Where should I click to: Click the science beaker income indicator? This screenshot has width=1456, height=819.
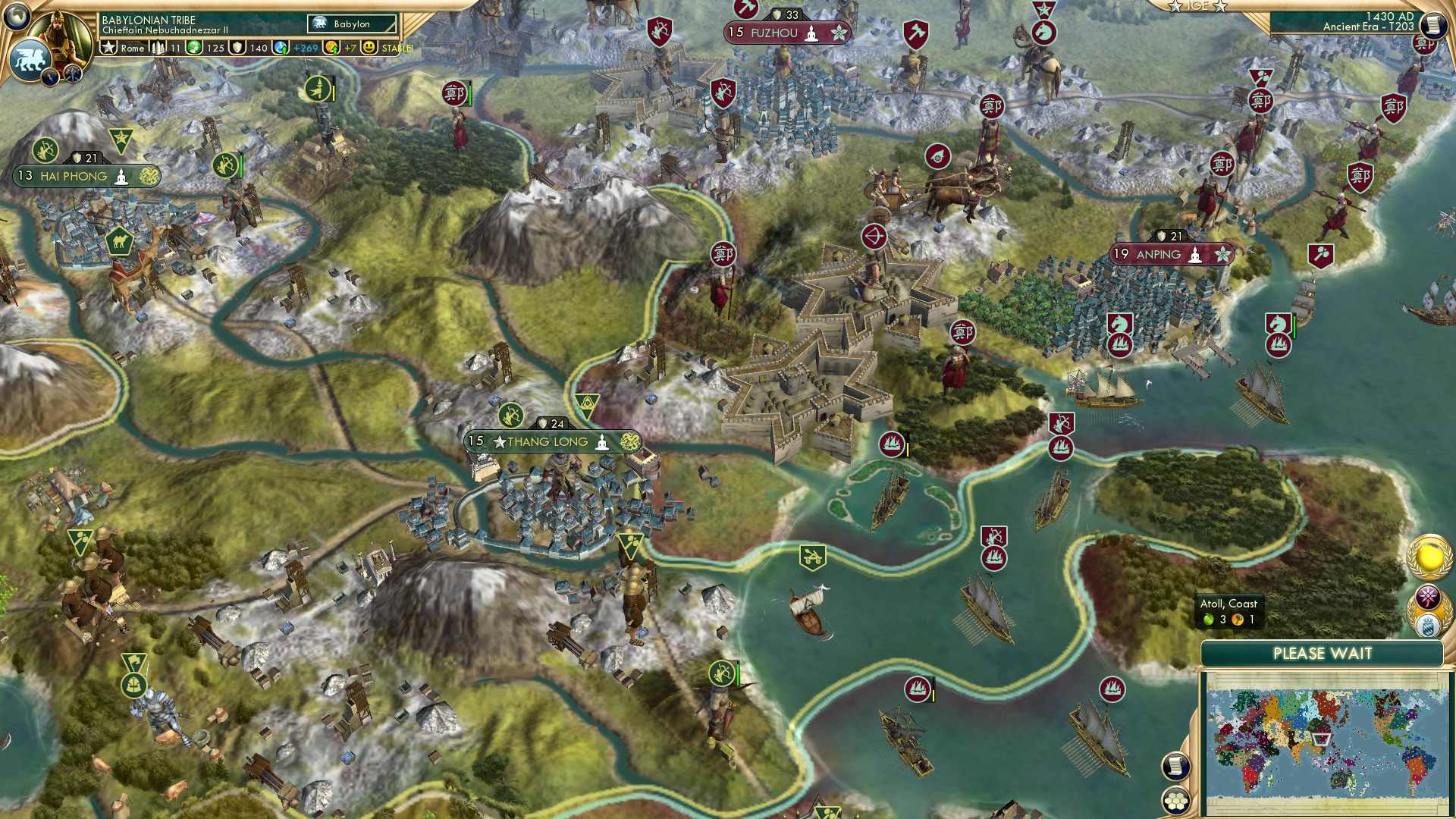[x=281, y=47]
